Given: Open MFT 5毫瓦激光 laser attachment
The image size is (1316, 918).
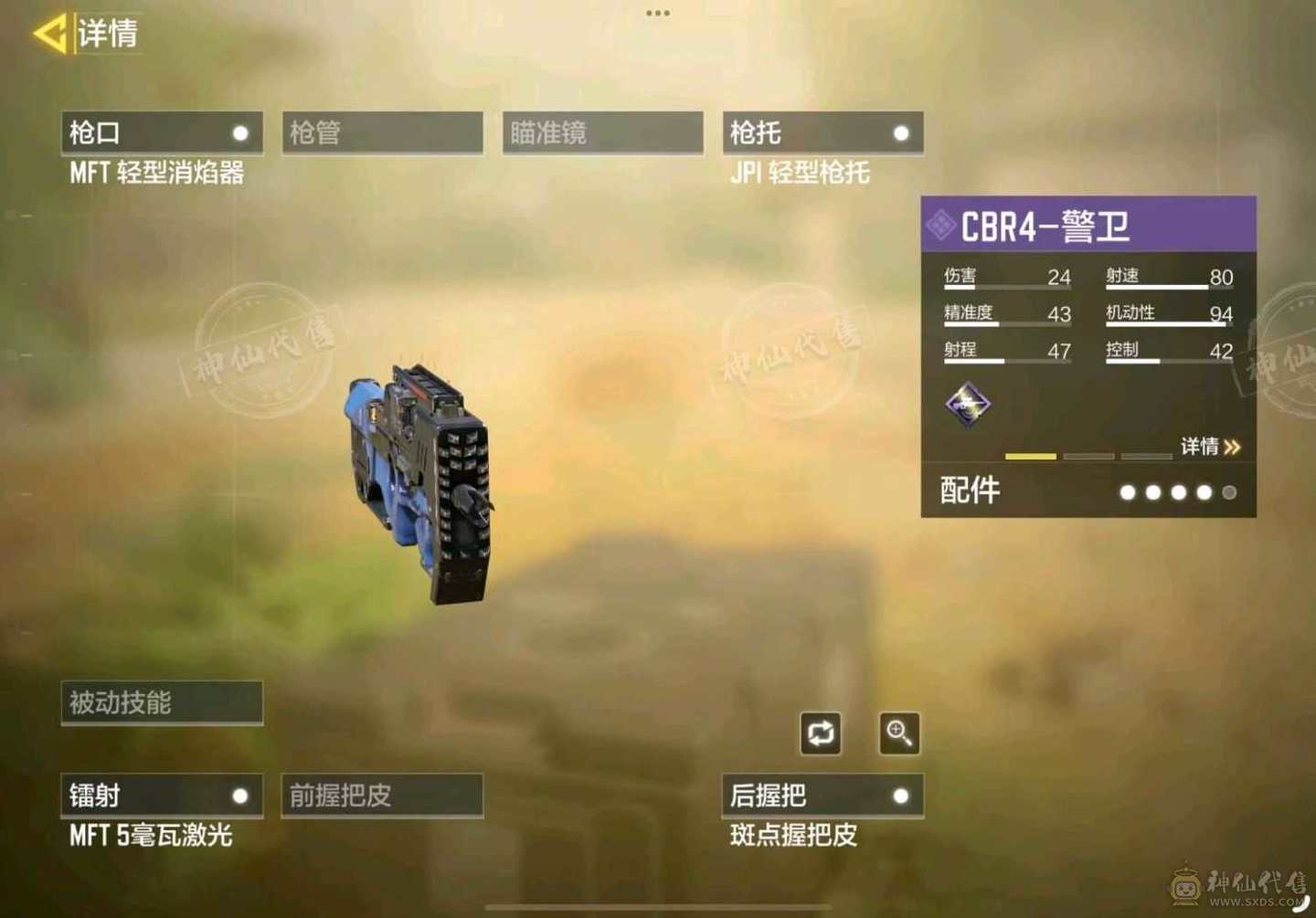Looking at the screenshot, I should (x=151, y=834).
